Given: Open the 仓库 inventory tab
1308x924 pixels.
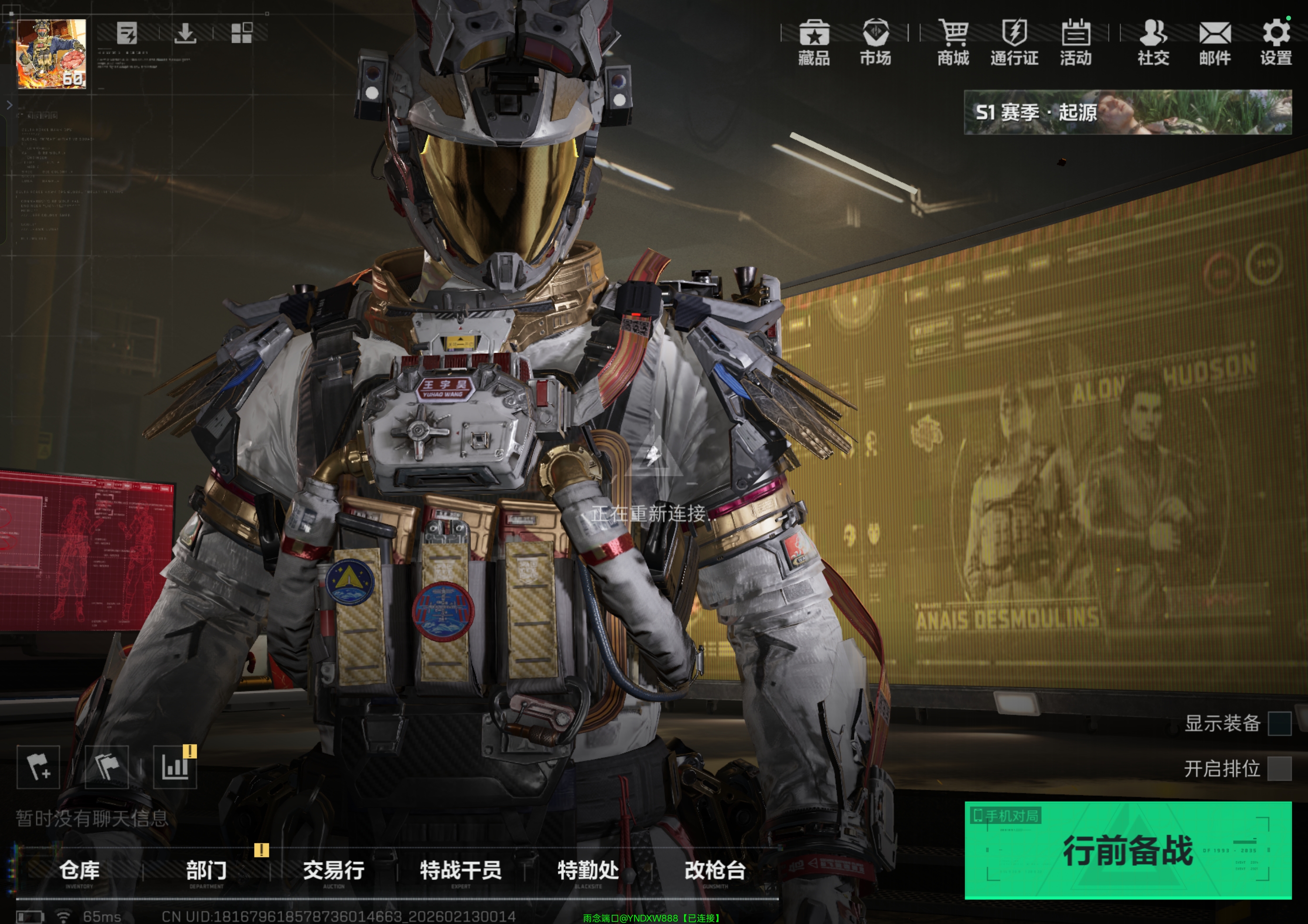Looking at the screenshot, I should coord(79,871).
